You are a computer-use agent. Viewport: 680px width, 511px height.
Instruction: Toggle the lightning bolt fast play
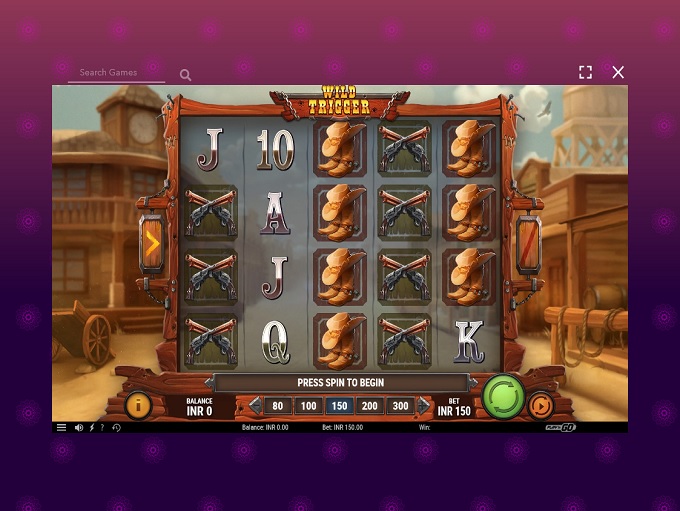tap(92, 428)
